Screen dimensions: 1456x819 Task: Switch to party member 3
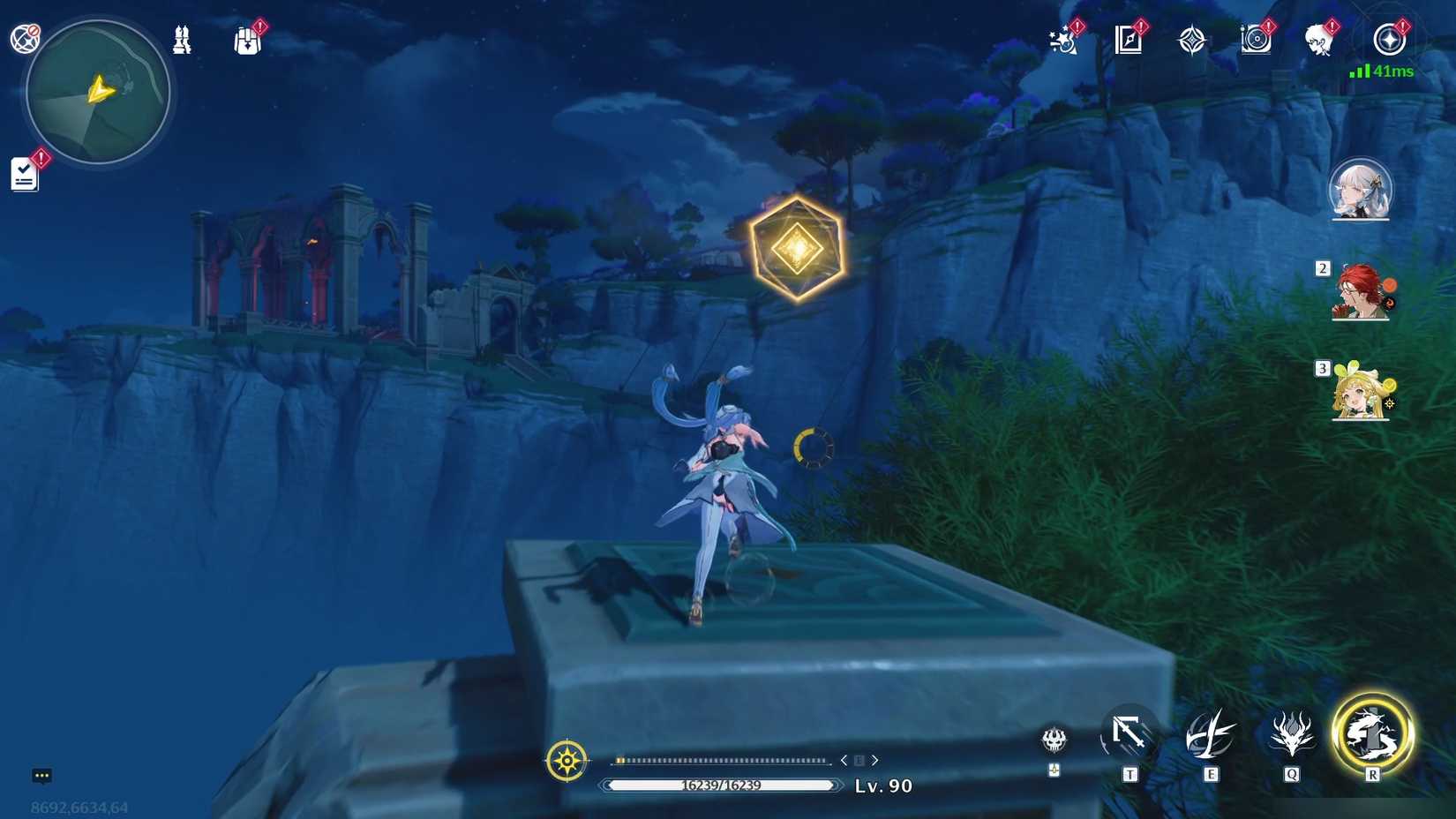click(1359, 394)
